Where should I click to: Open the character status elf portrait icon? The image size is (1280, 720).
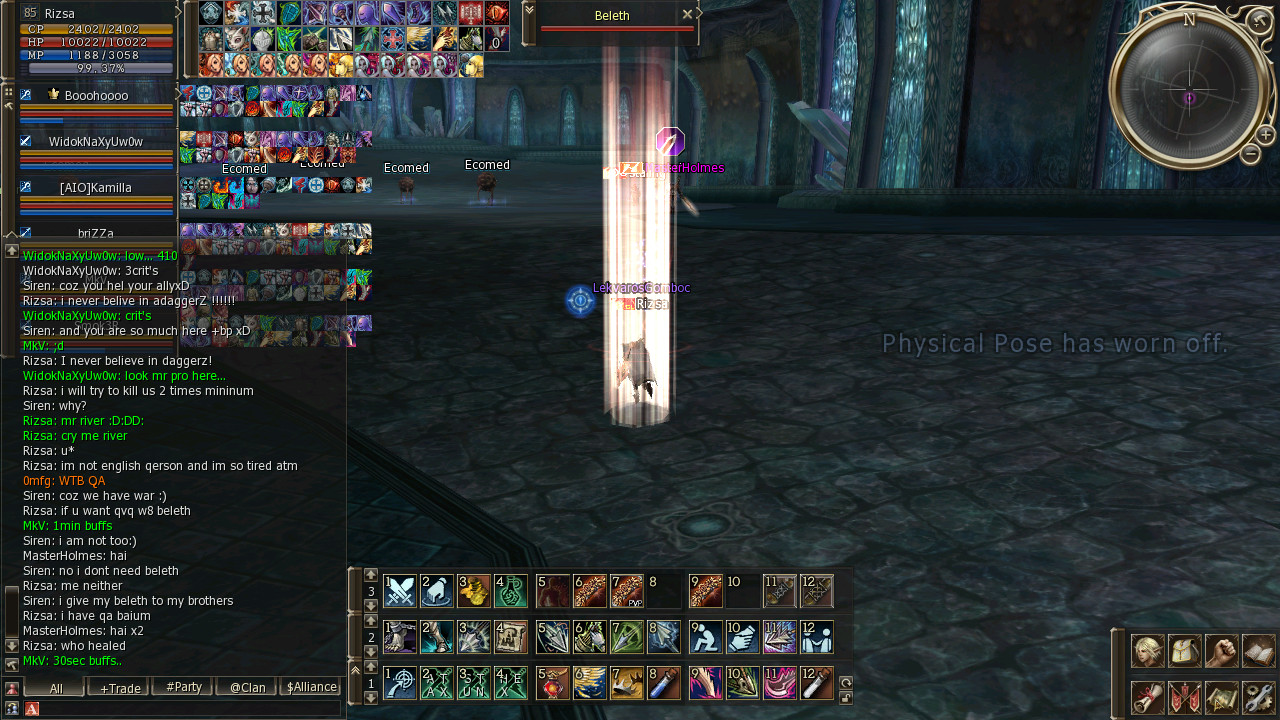point(1147,651)
